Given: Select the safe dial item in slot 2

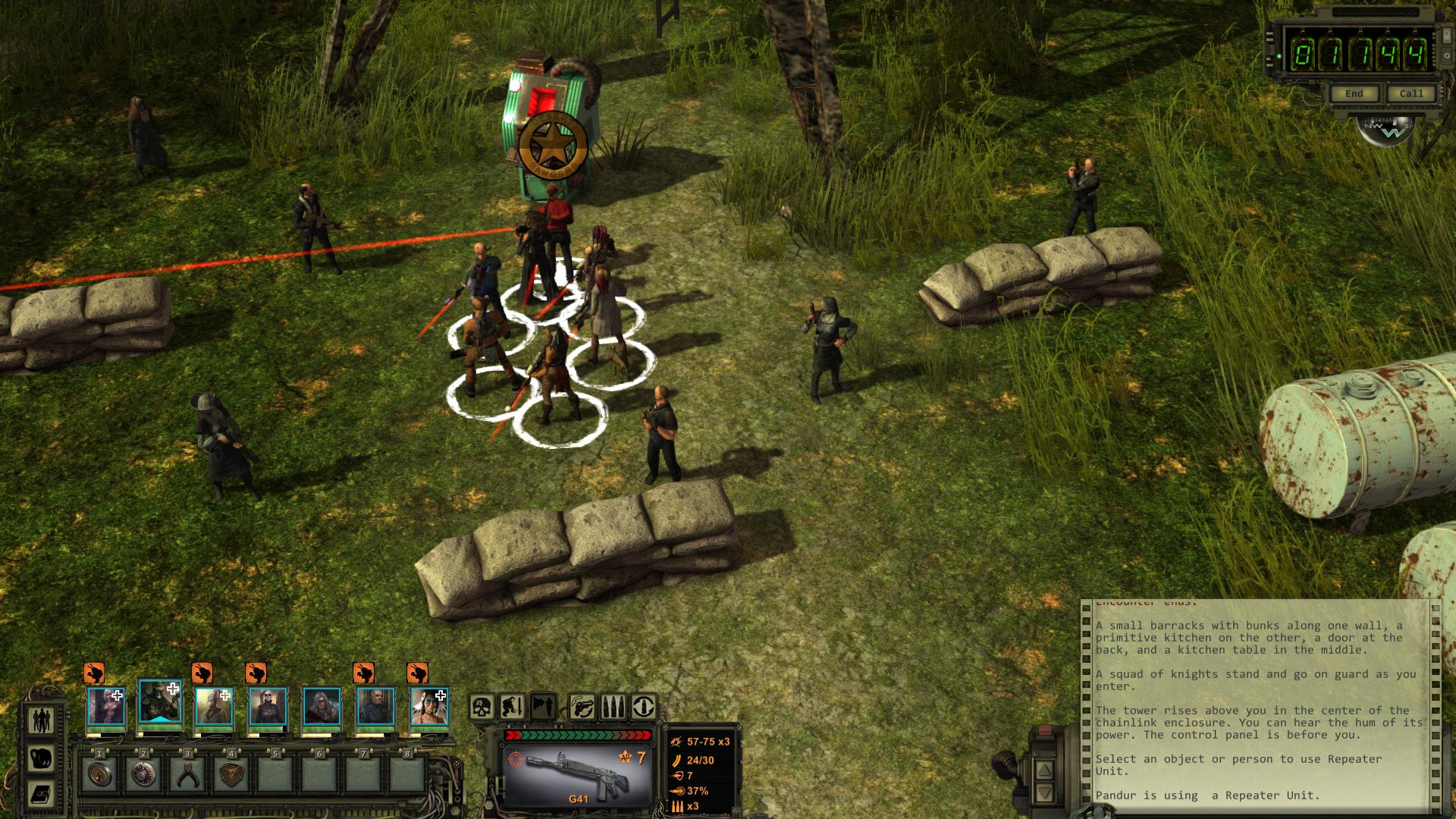Looking at the screenshot, I should [x=143, y=774].
